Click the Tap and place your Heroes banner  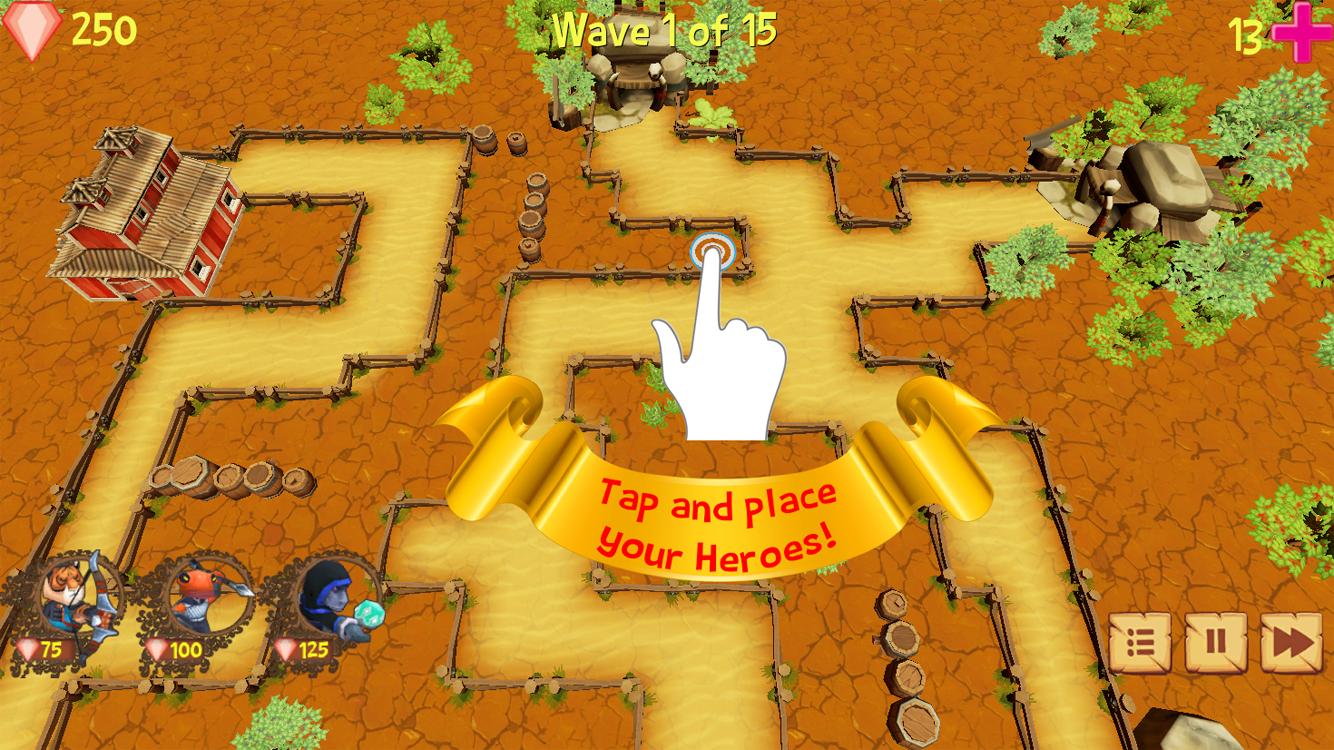click(x=718, y=518)
